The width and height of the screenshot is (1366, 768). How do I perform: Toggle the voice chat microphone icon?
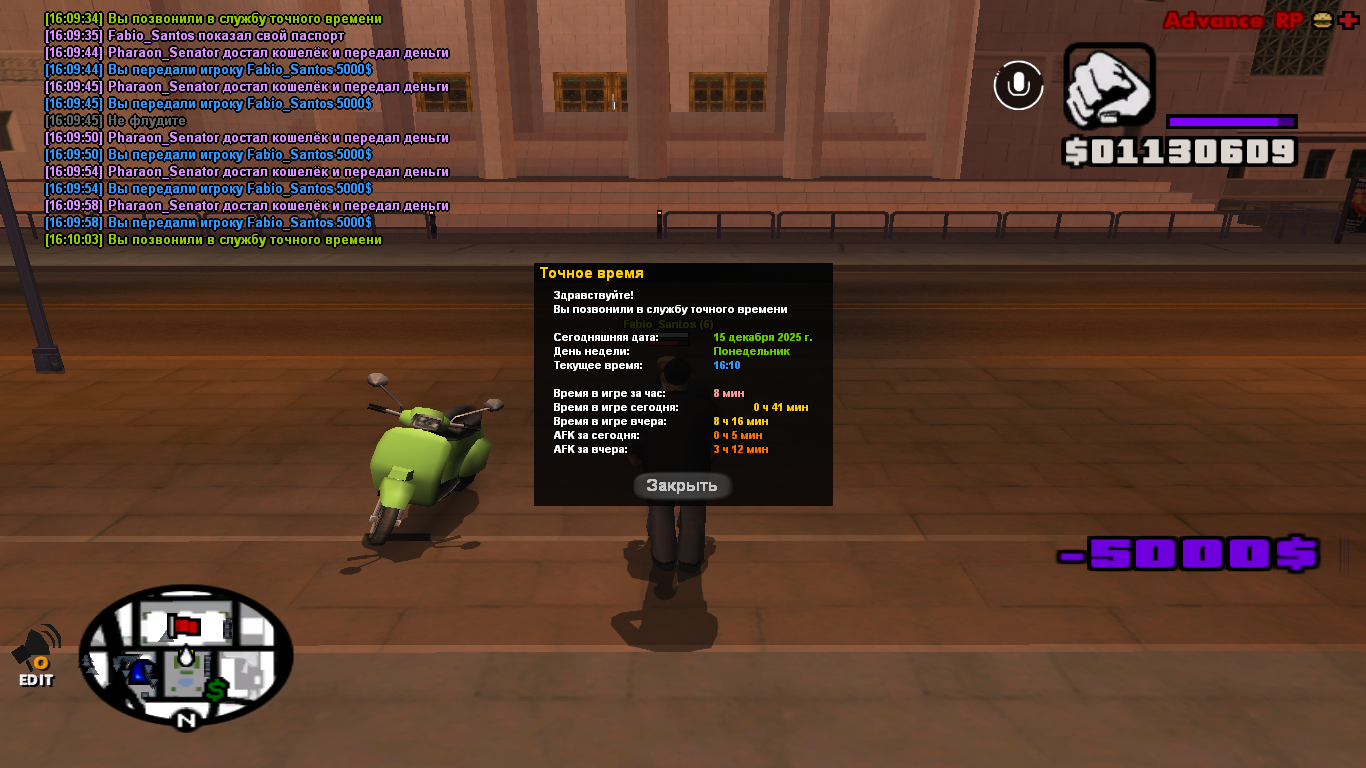tap(1018, 85)
